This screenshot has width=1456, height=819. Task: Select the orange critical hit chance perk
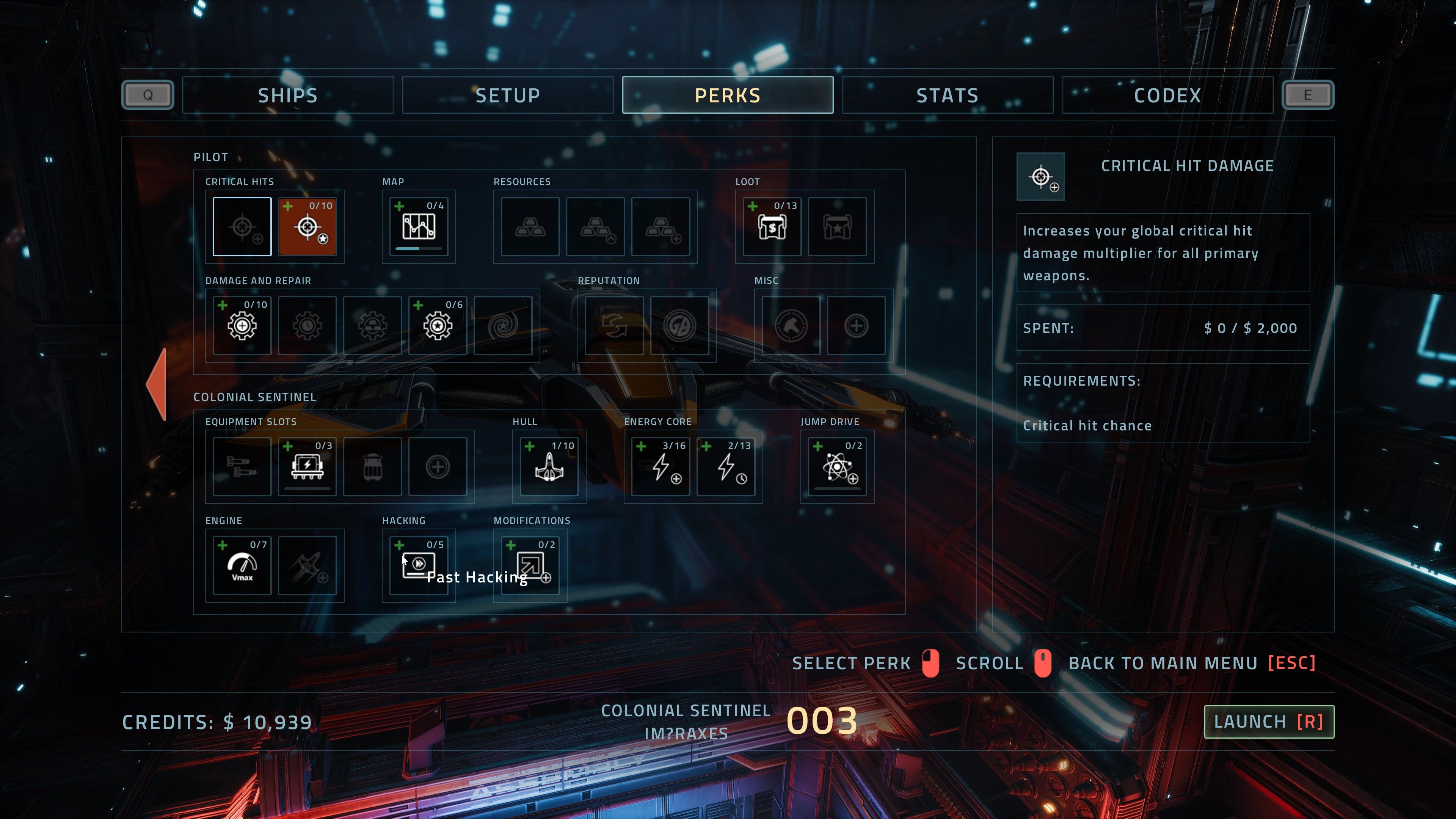(308, 227)
